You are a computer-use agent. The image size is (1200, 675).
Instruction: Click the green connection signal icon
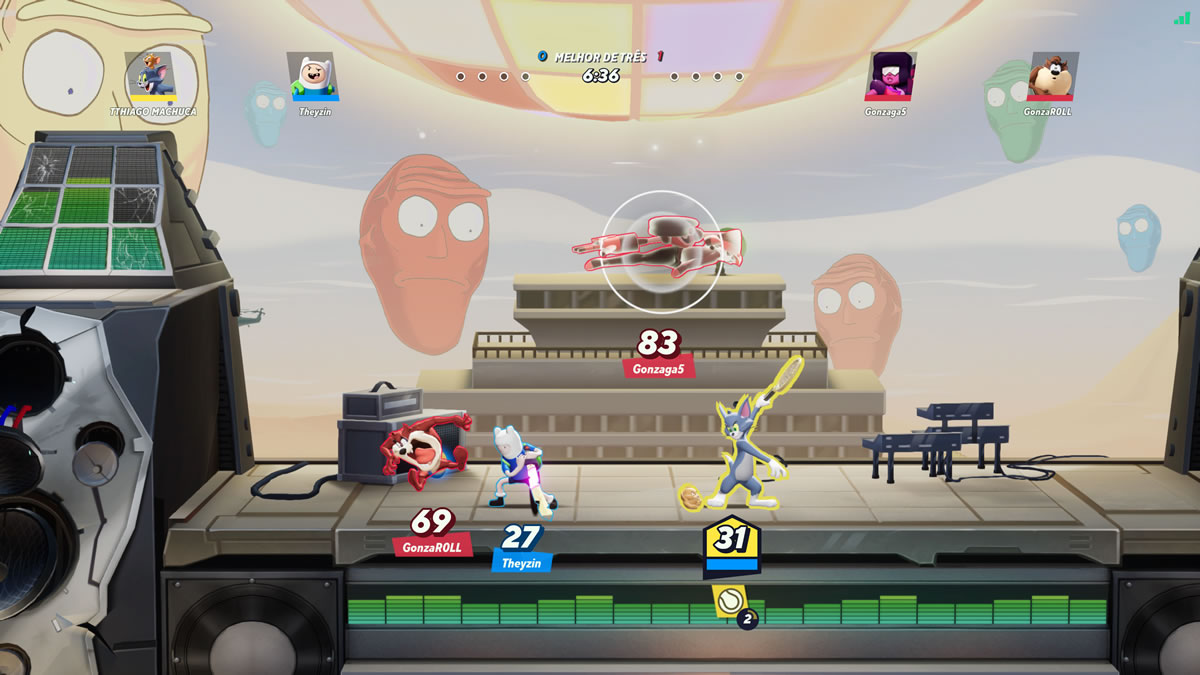[x=1182, y=18]
